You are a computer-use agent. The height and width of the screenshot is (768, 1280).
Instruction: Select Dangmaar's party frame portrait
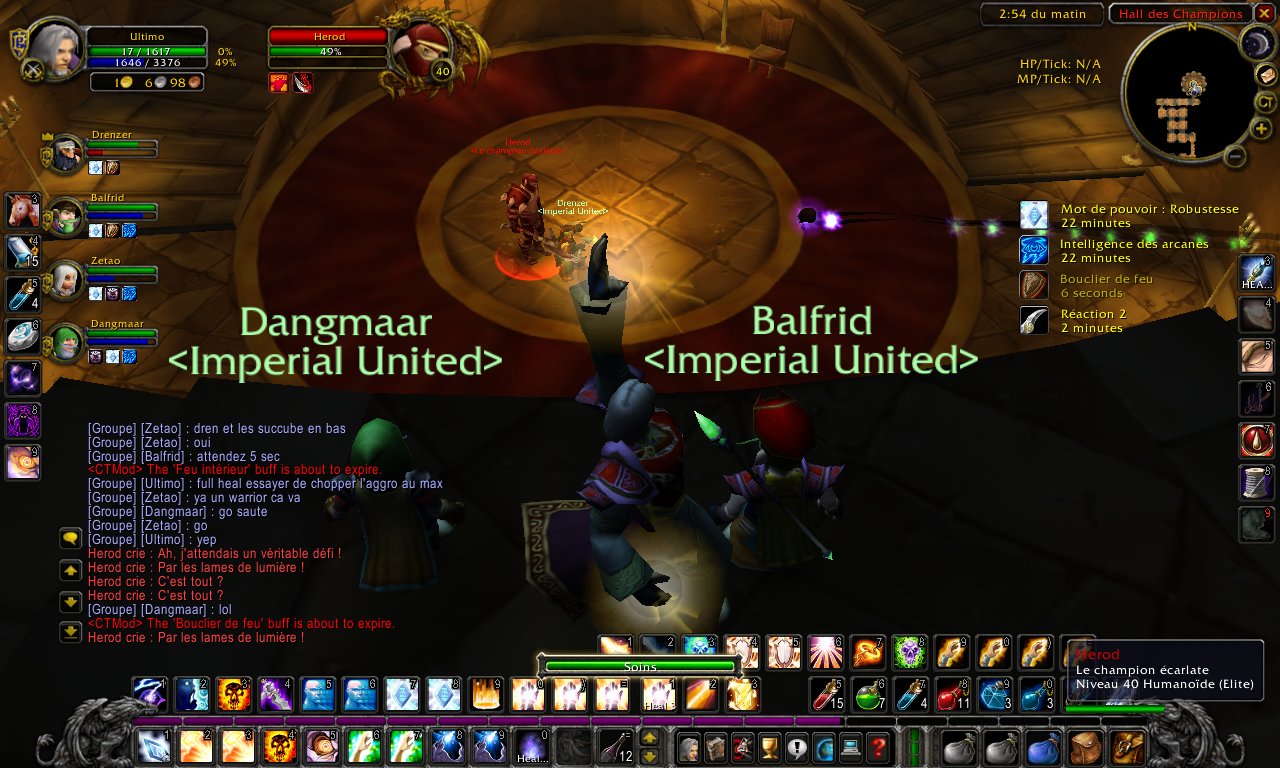point(66,342)
